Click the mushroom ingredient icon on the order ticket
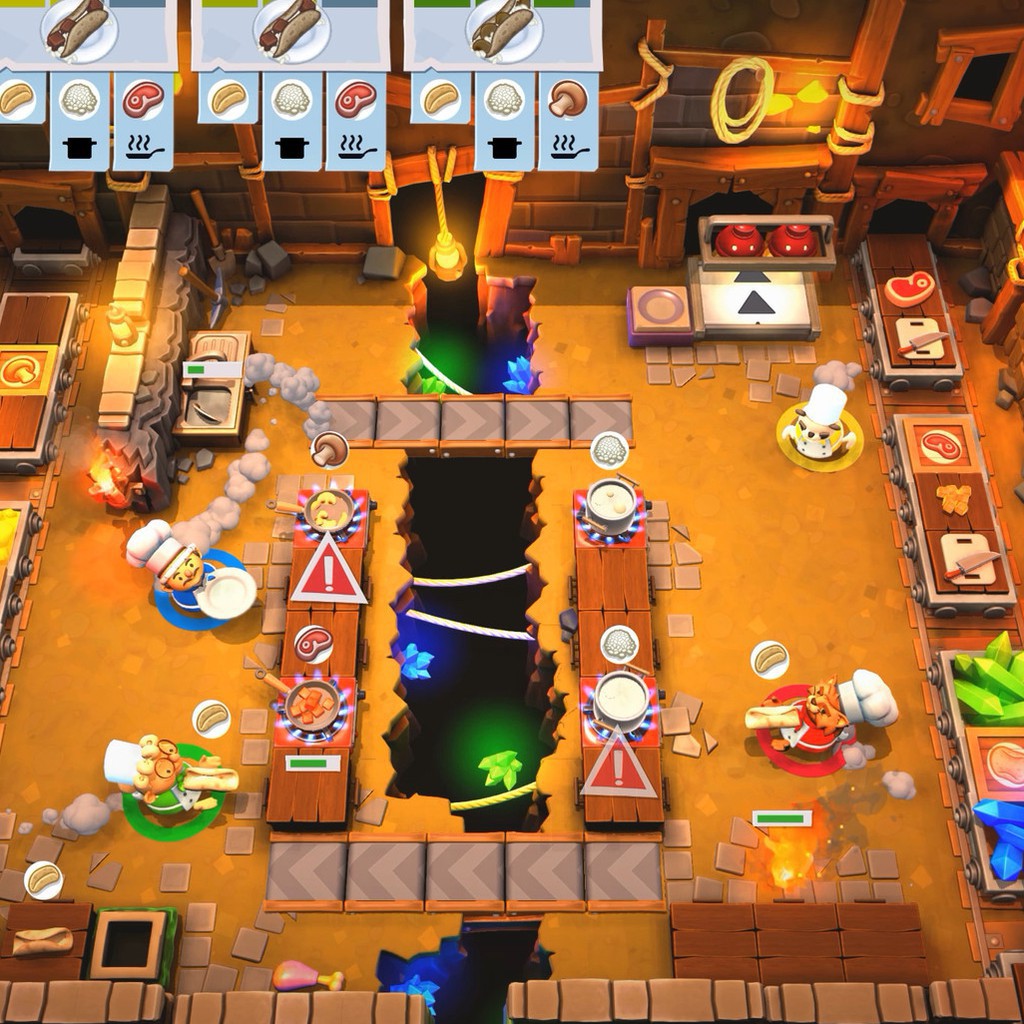The width and height of the screenshot is (1024, 1024). tap(568, 100)
